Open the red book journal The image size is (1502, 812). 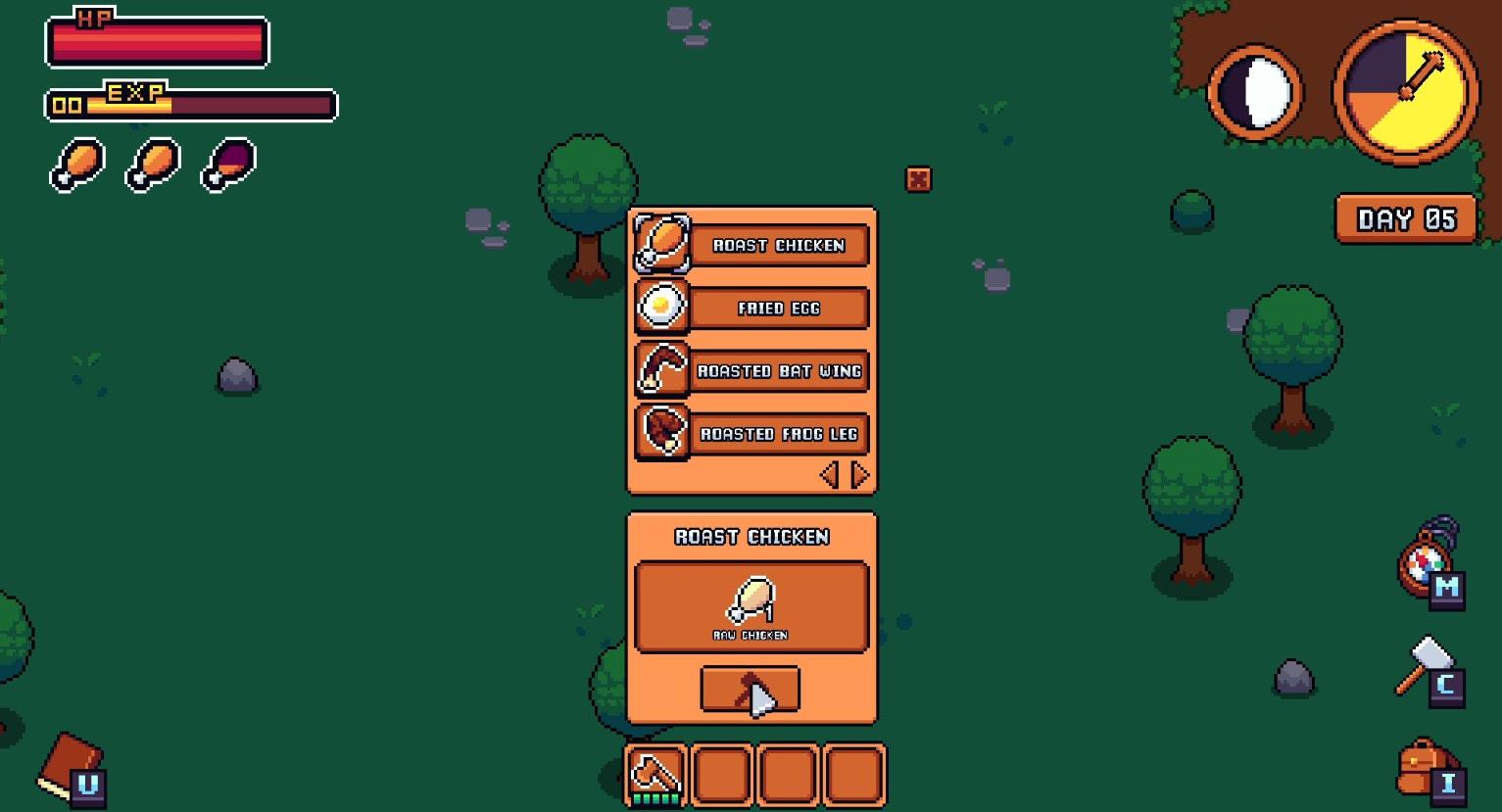click(x=71, y=765)
